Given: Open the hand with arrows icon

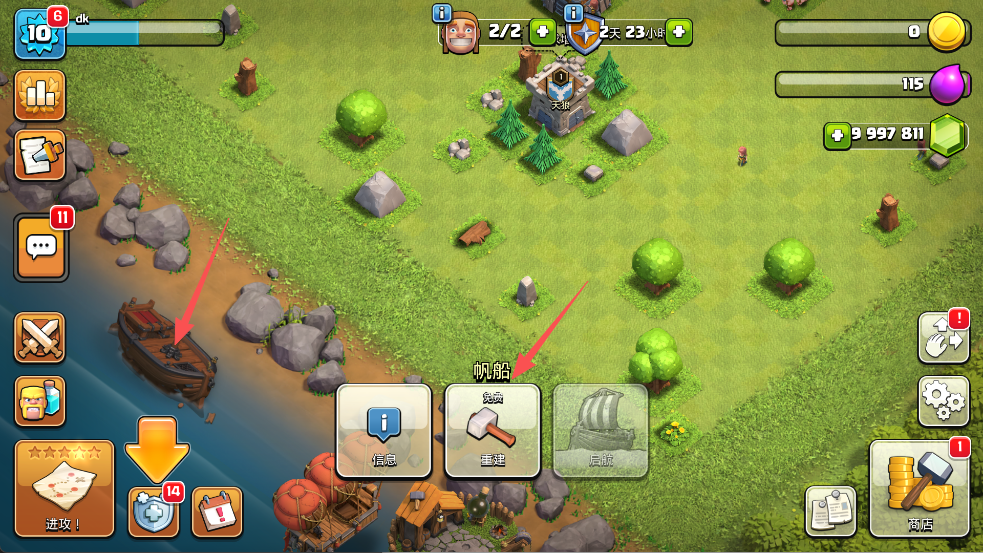Looking at the screenshot, I should coord(943,338).
